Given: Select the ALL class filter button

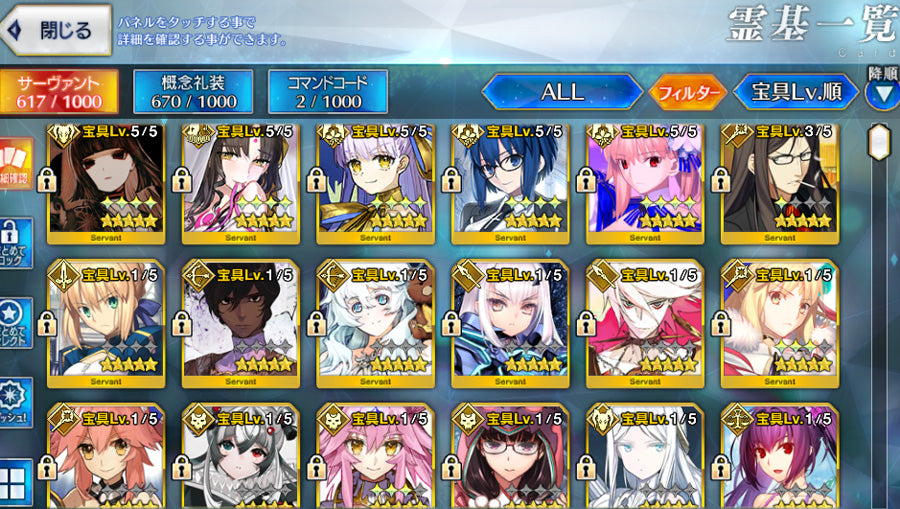Looking at the screenshot, I should coord(562,92).
